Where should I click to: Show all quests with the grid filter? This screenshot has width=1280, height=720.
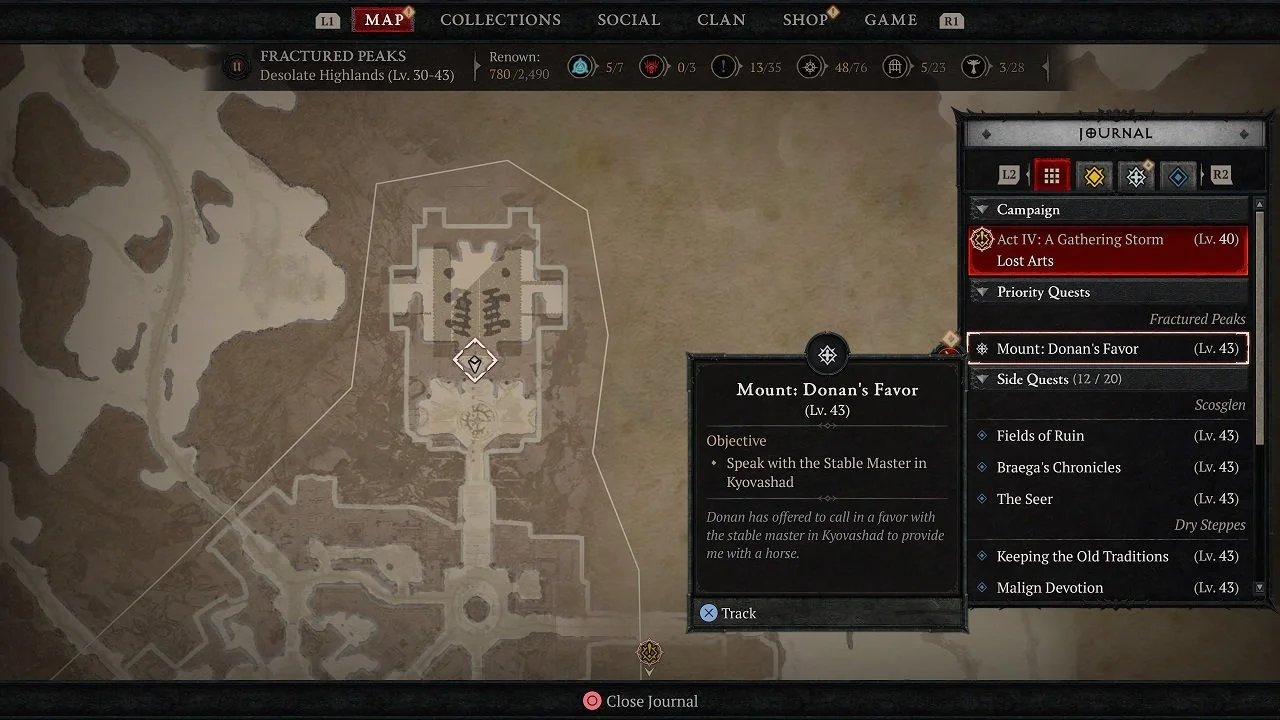[1051, 176]
